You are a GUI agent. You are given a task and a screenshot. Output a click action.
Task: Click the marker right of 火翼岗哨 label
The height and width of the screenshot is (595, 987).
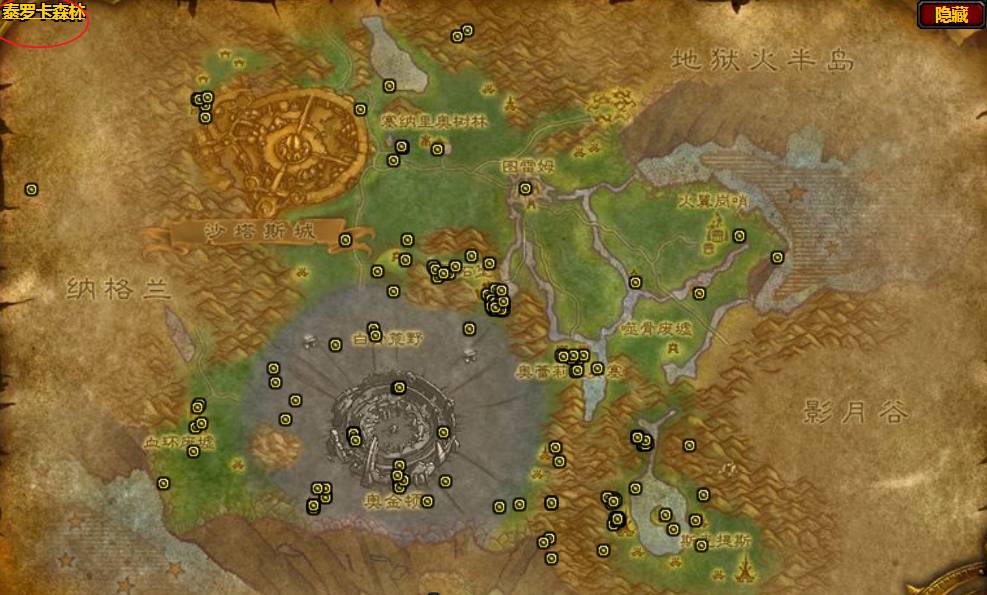739,236
